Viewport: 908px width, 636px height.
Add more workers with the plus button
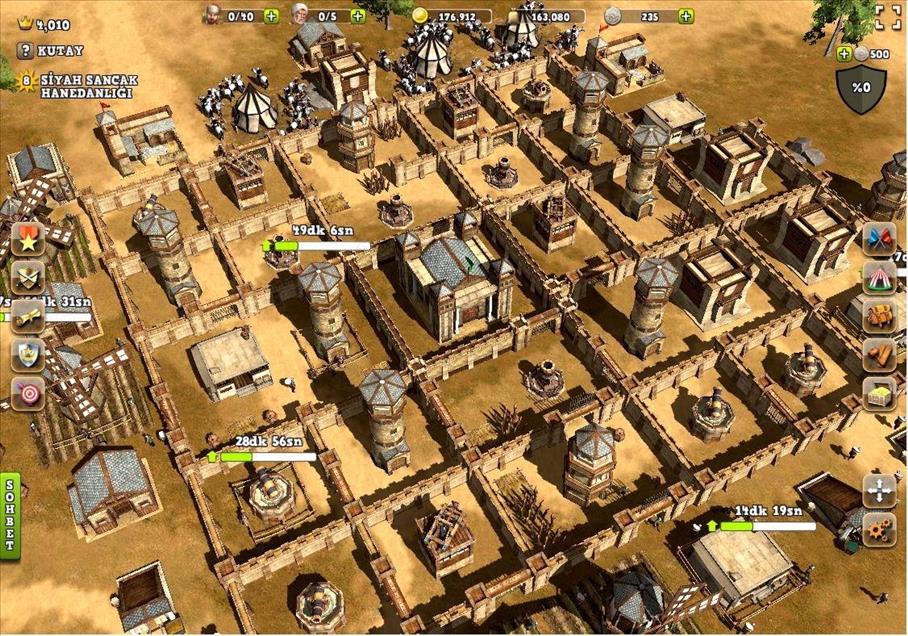click(271, 16)
